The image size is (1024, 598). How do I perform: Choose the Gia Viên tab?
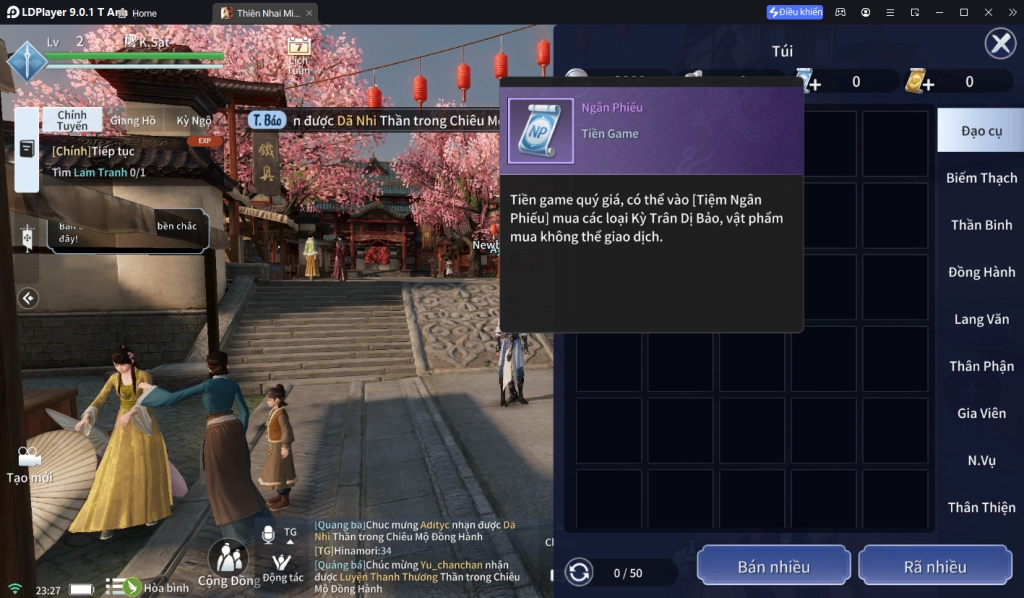point(981,413)
